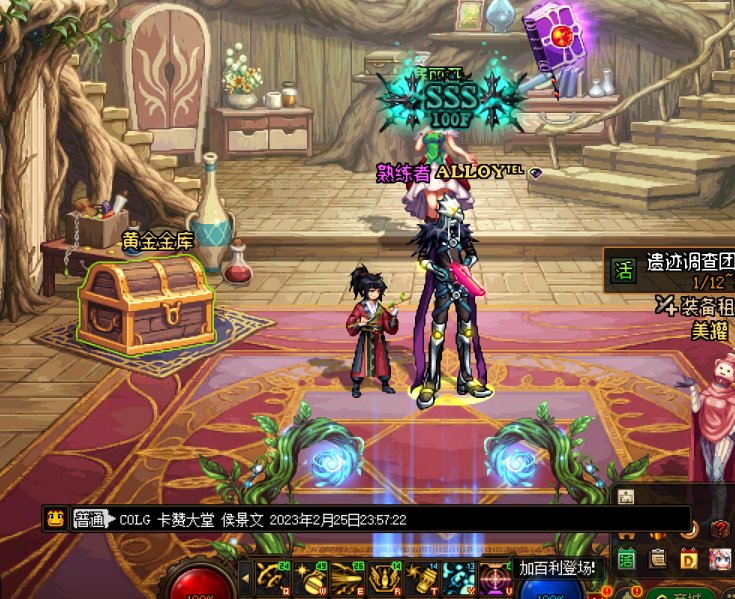Activate the Q hotkey skill
The image size is (735, 599).
tap(273, 576)
